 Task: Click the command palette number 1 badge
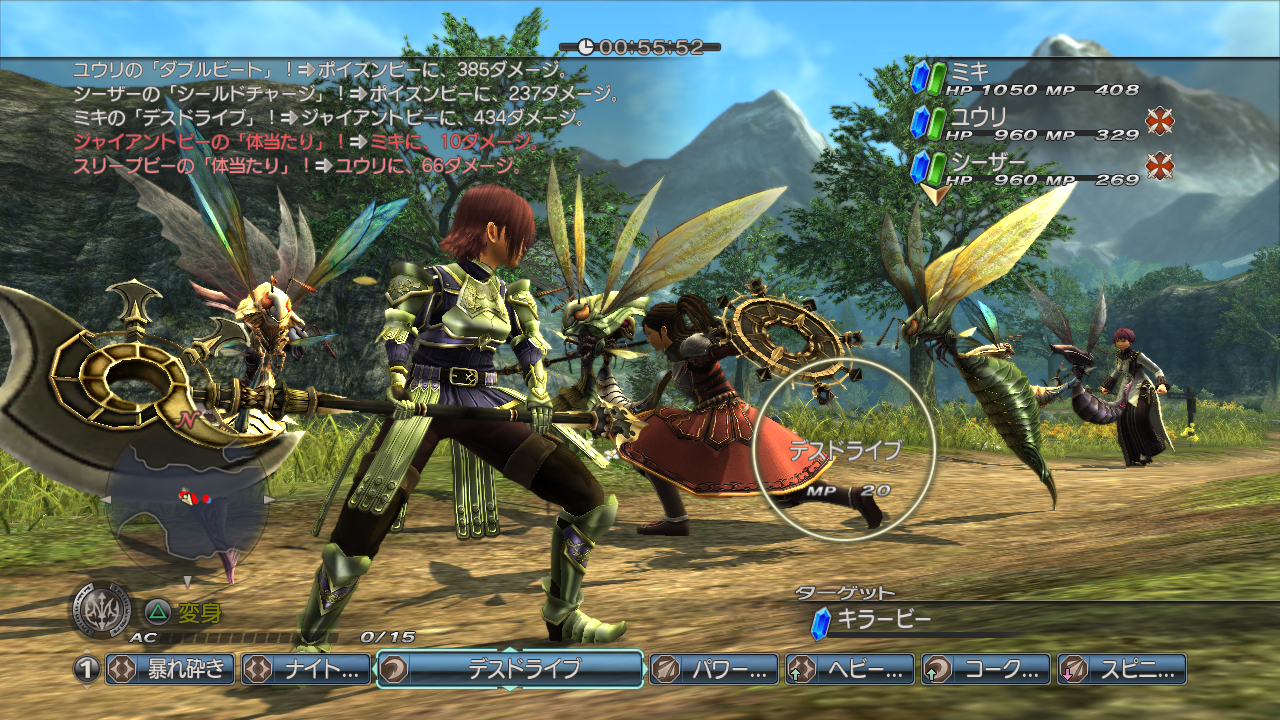(x=87, y=669)
